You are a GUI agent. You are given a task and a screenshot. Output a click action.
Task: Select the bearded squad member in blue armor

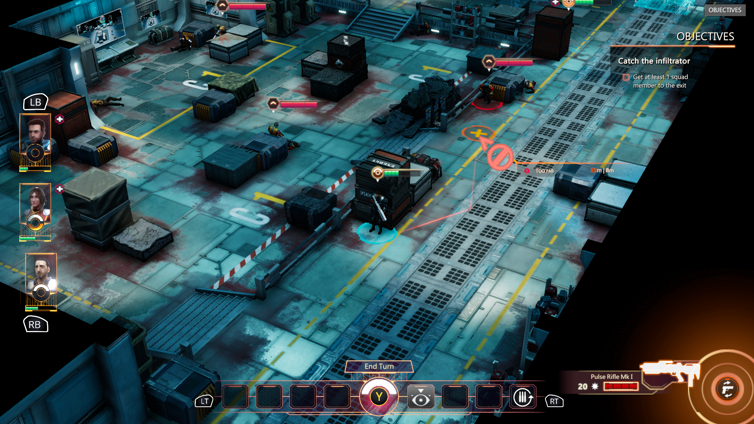[36, 141]
